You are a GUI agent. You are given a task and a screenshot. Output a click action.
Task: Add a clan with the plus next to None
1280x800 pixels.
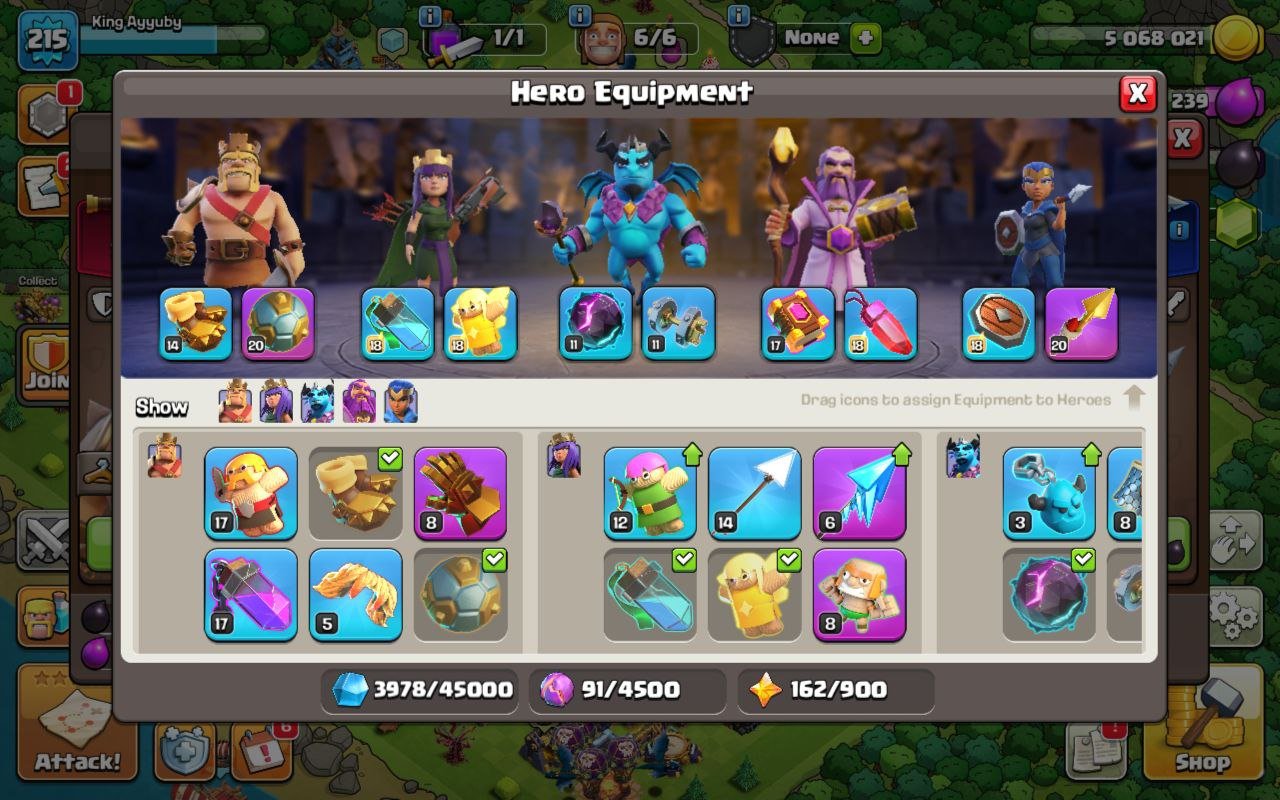(x=862, y=38)
